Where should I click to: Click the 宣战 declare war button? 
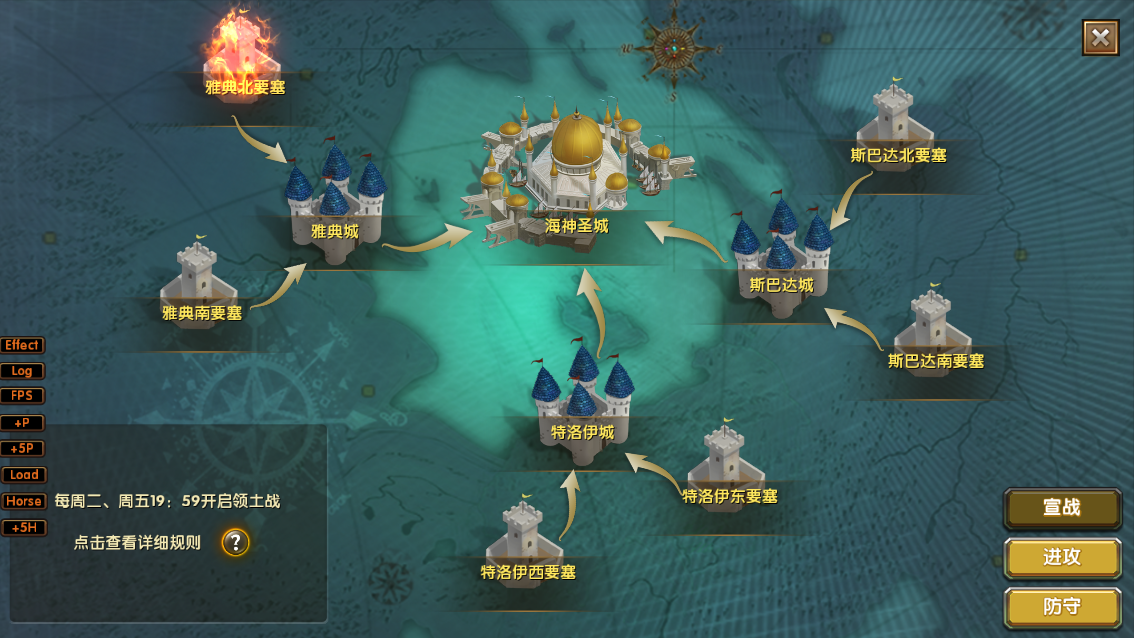1062,507
